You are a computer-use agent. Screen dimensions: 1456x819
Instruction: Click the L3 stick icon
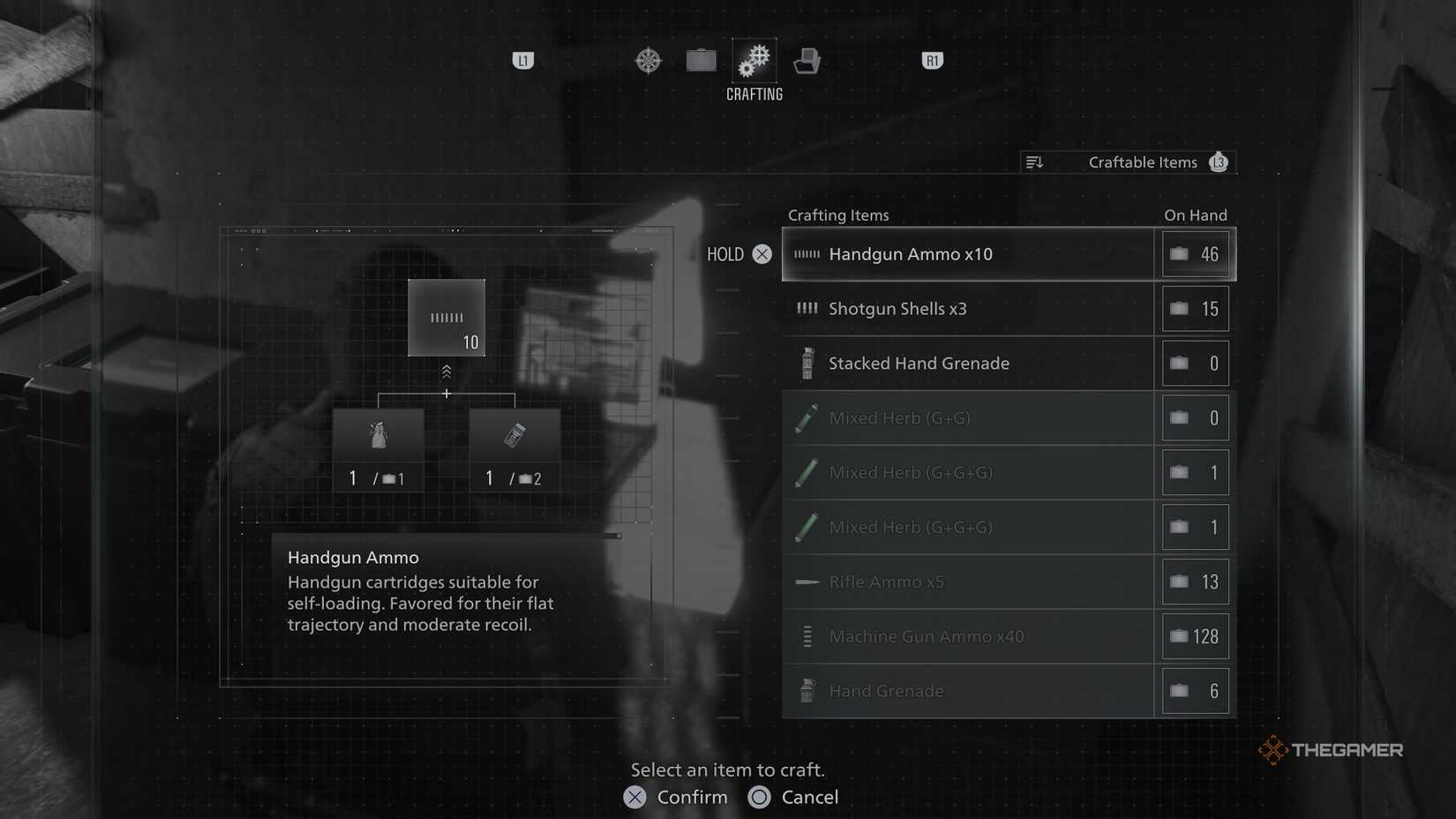pos(1219,162)
